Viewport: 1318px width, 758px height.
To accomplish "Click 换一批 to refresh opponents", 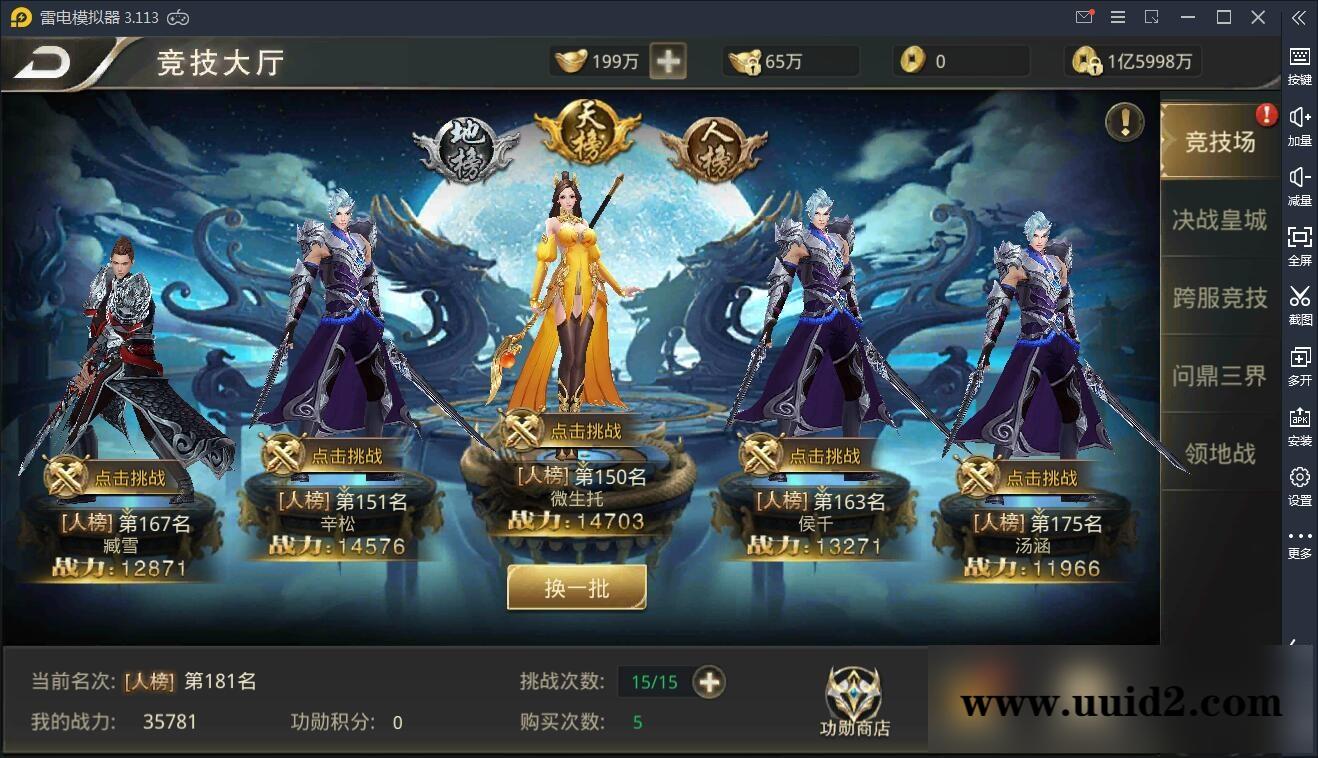I will (x=576, y=588).
